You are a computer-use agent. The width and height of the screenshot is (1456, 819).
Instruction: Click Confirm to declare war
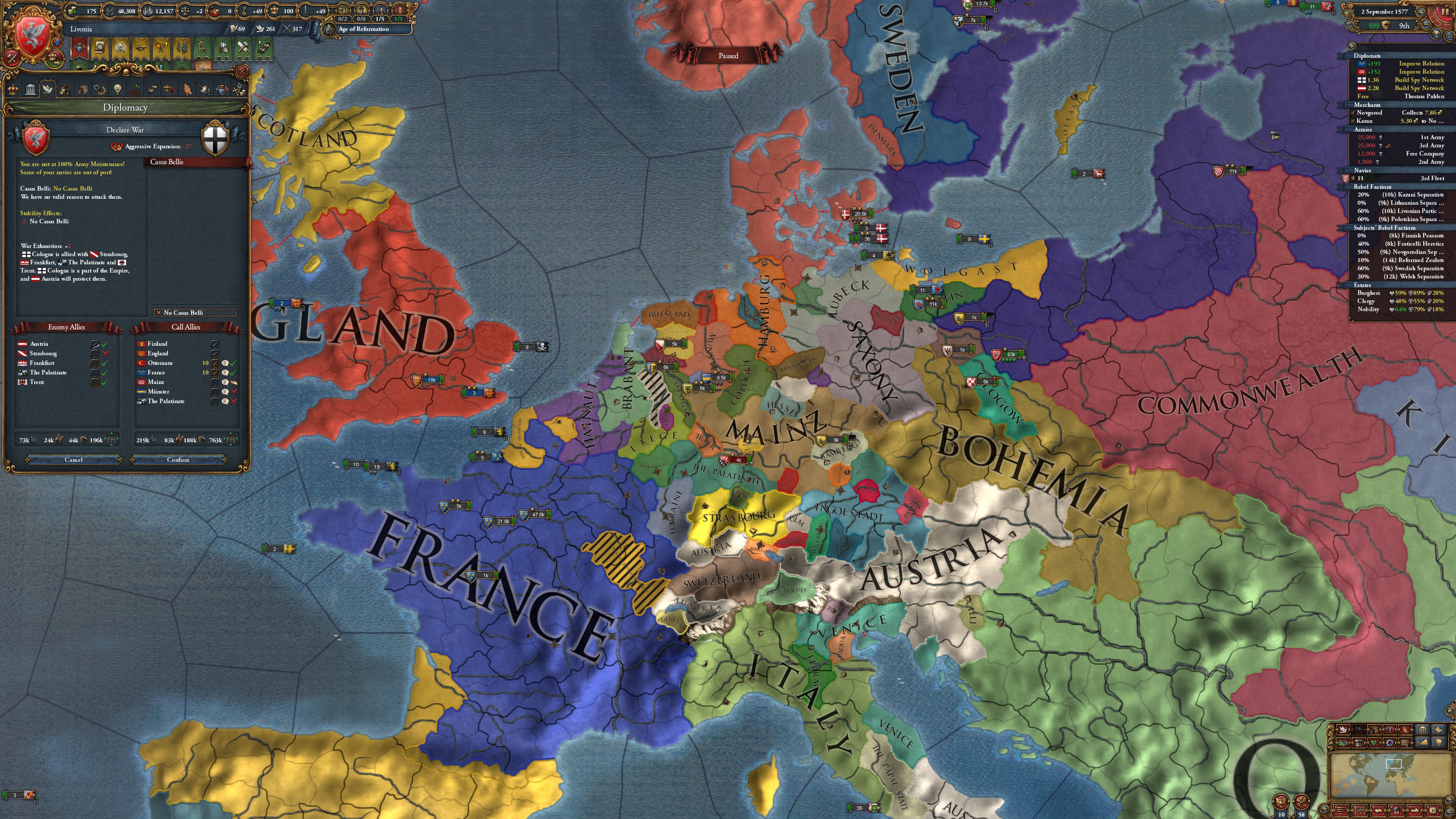click(178, 460)
